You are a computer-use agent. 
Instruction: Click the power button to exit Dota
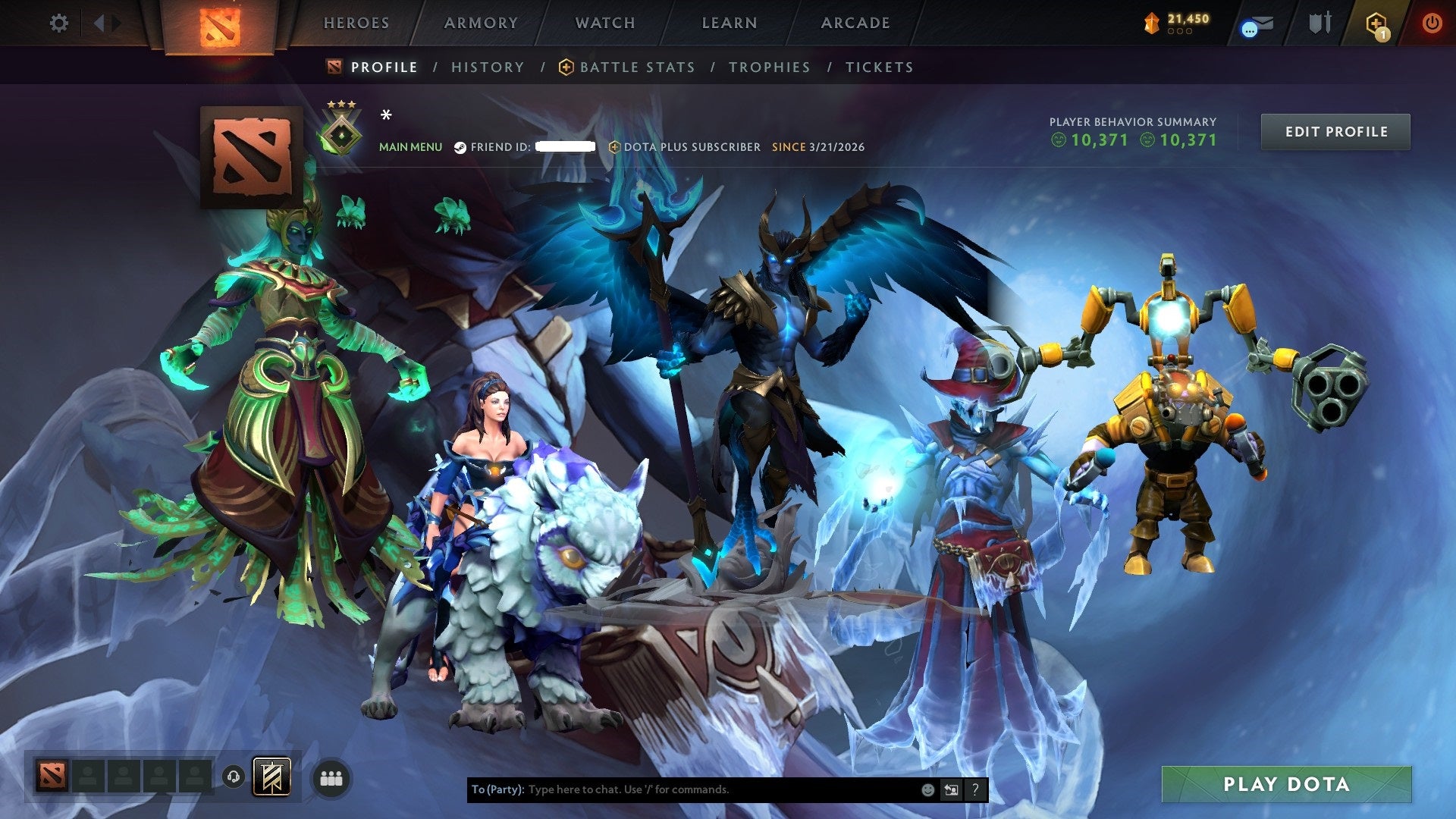1433,23
